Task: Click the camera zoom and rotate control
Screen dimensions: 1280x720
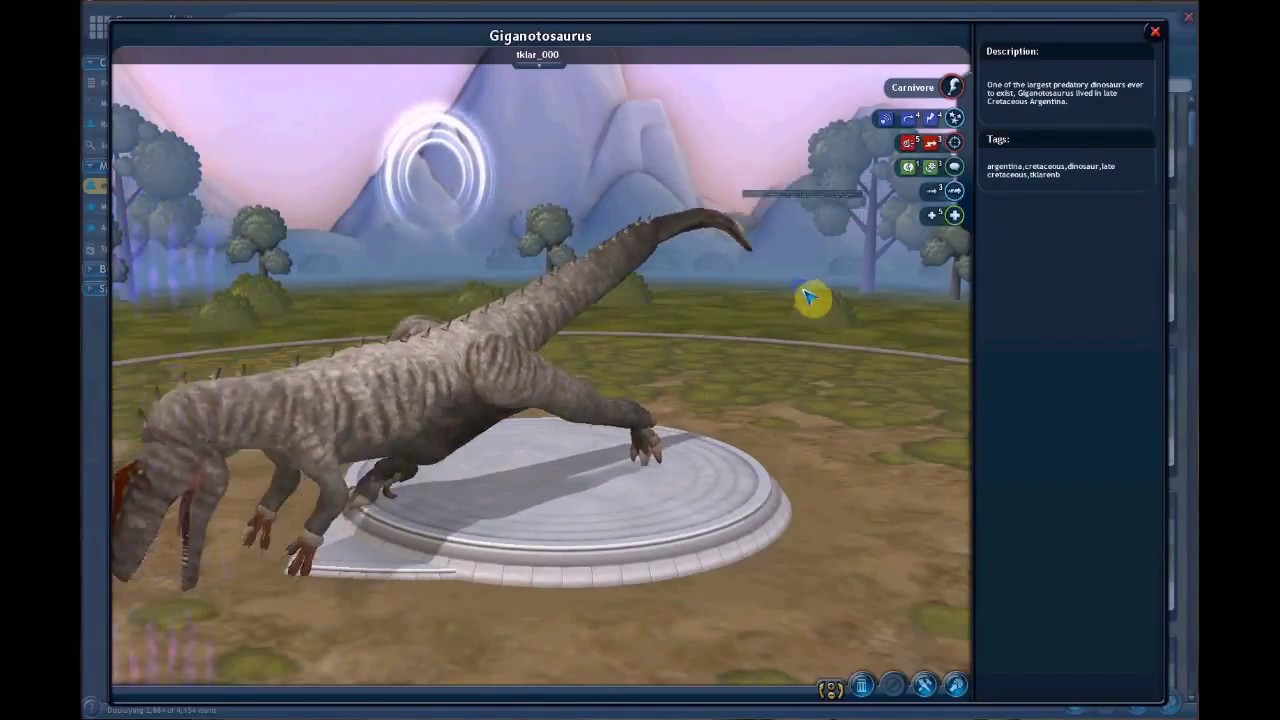Action: [830, 689]
